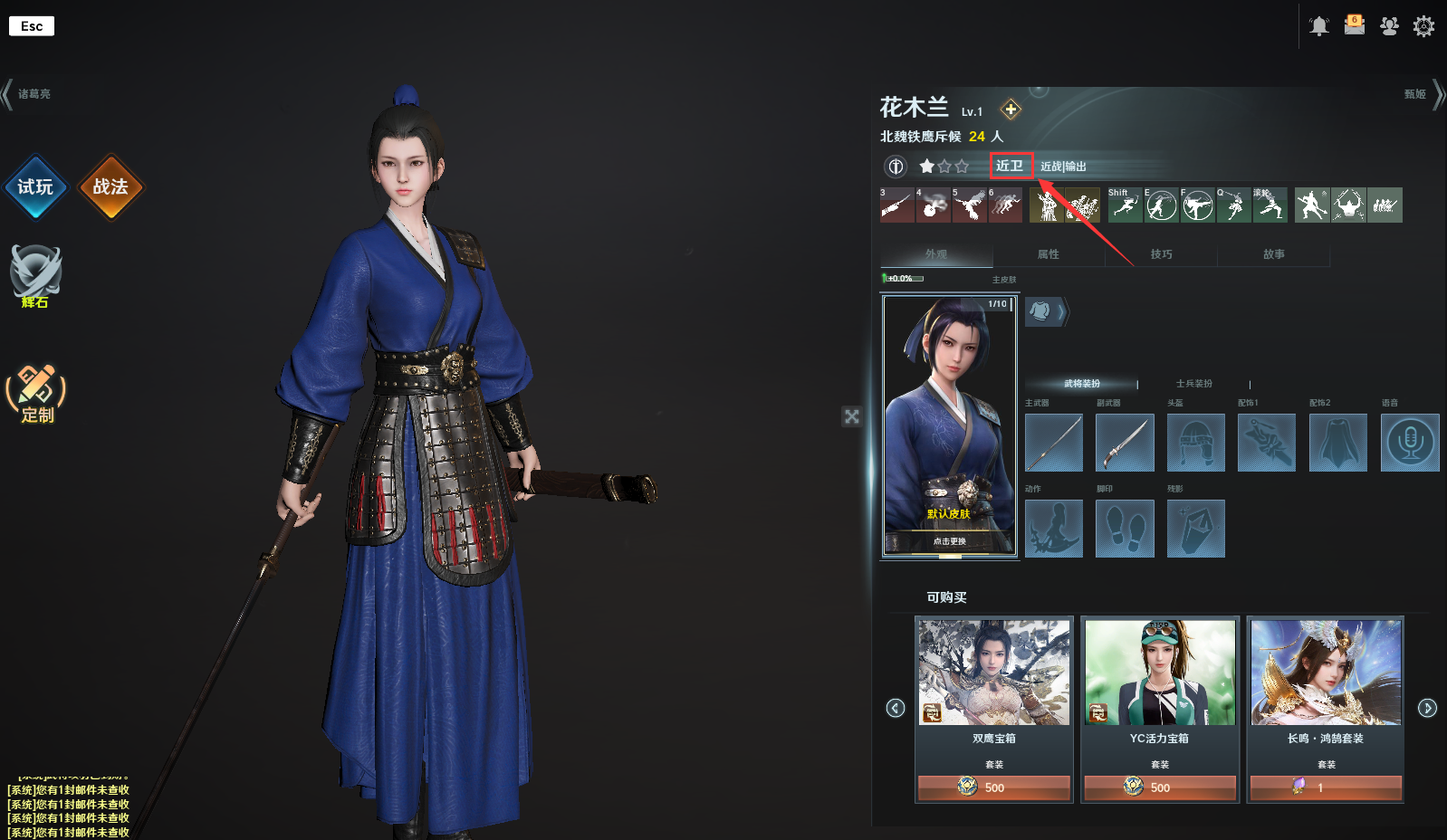
Task: Open the notifications bell icon
Action: click(1319, 26)
